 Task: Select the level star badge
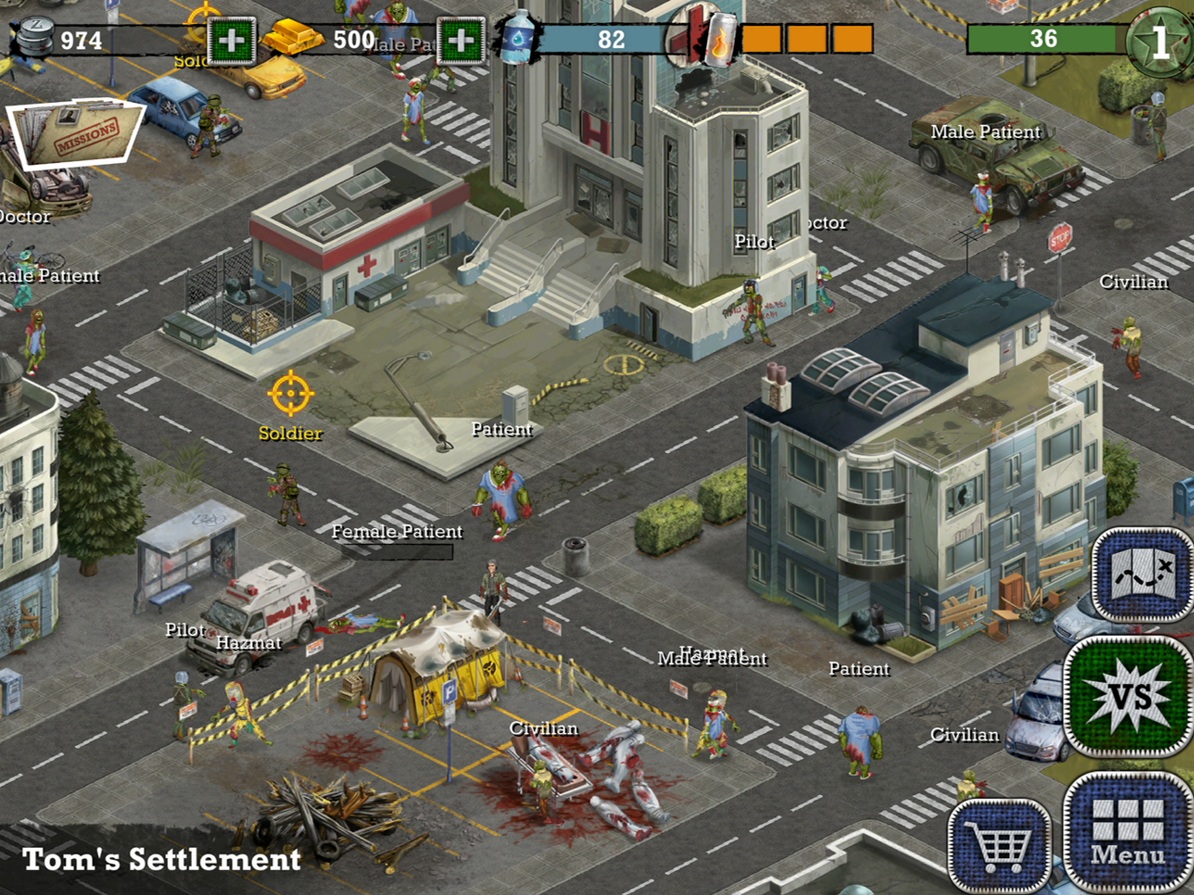point(1159,41)
